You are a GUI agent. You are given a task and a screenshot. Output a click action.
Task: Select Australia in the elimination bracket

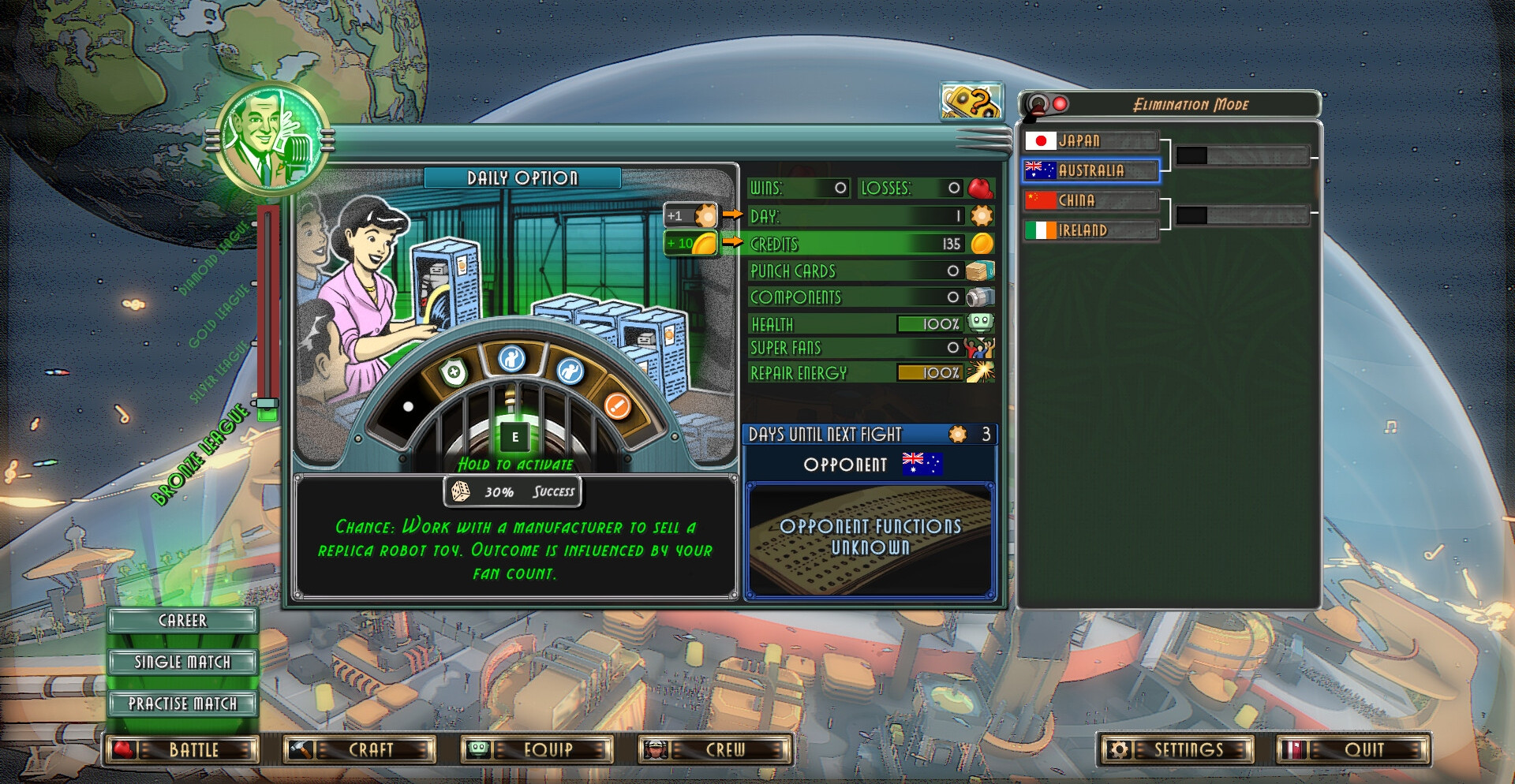coord(1091,170)
